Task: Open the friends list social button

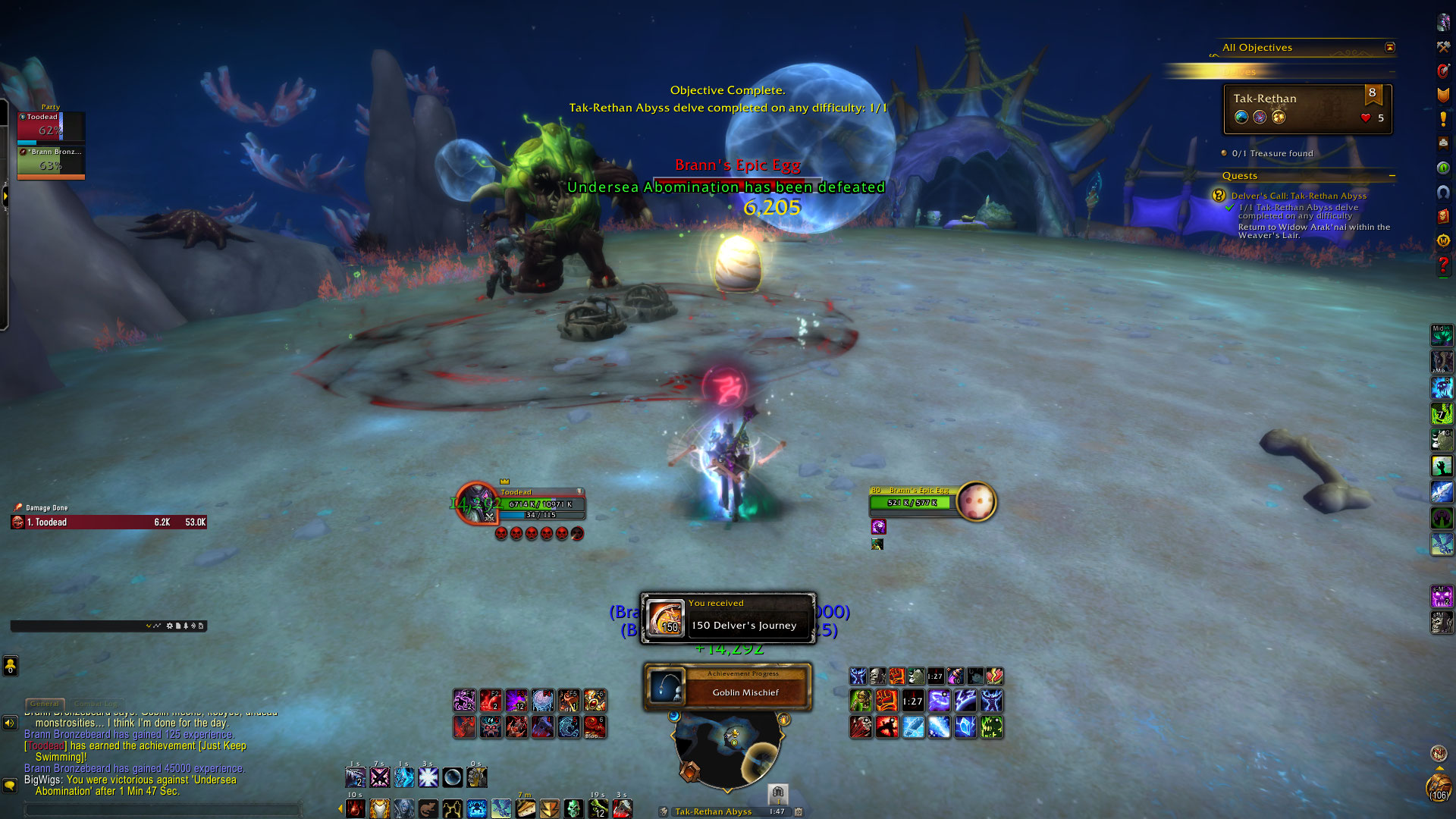Action: pyautogui.click(x=10, y=666)
